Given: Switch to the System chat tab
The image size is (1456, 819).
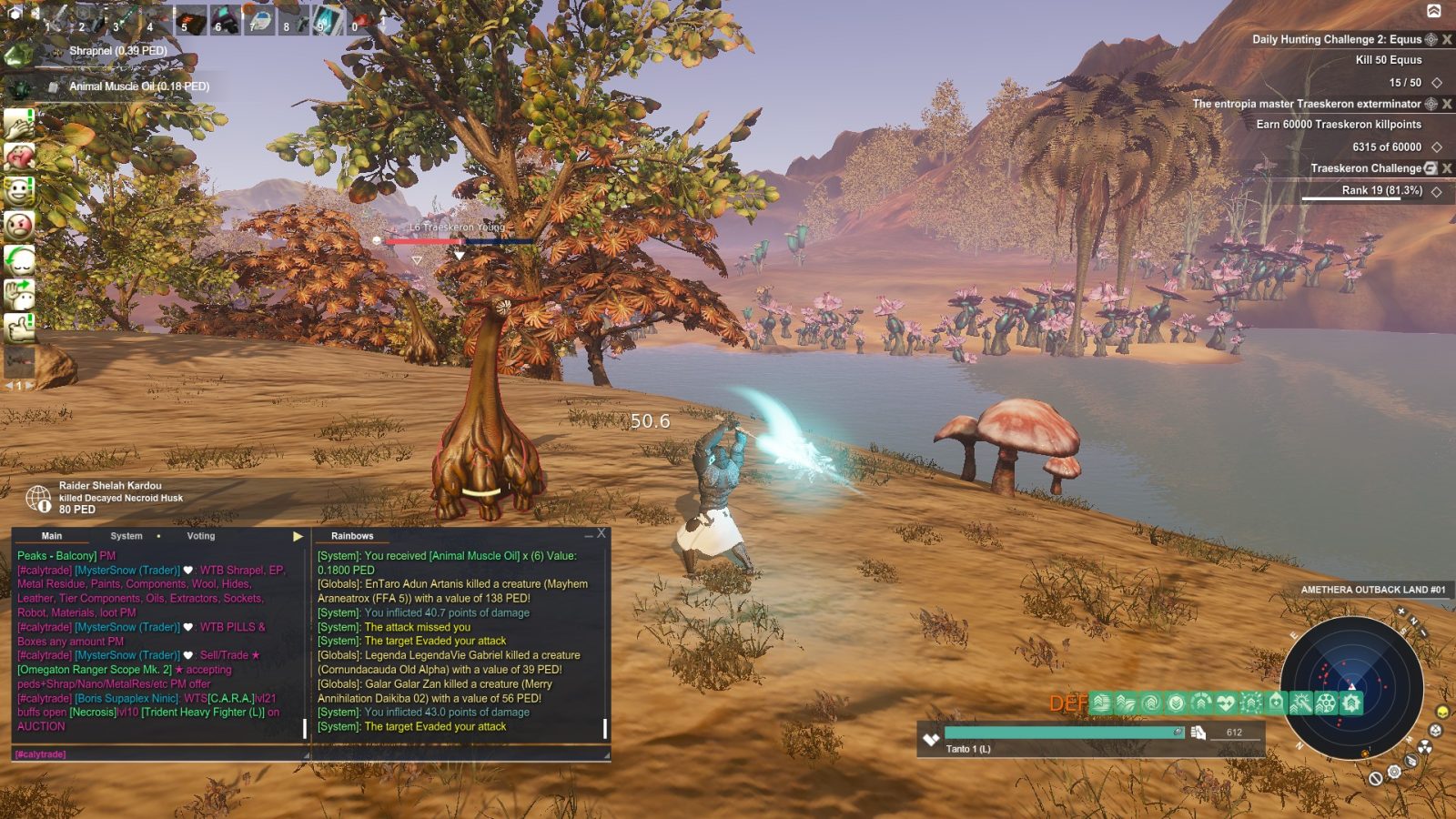Looking at the screenshot, I should point(126,536).
